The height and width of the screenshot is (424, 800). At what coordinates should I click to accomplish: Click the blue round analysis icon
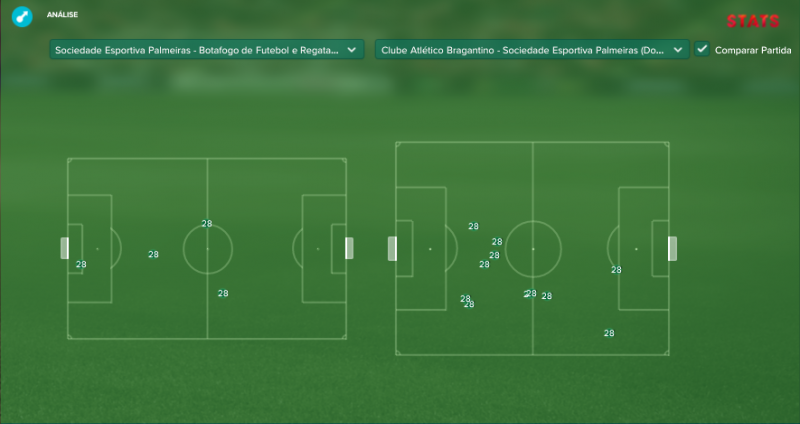[20, 17]
